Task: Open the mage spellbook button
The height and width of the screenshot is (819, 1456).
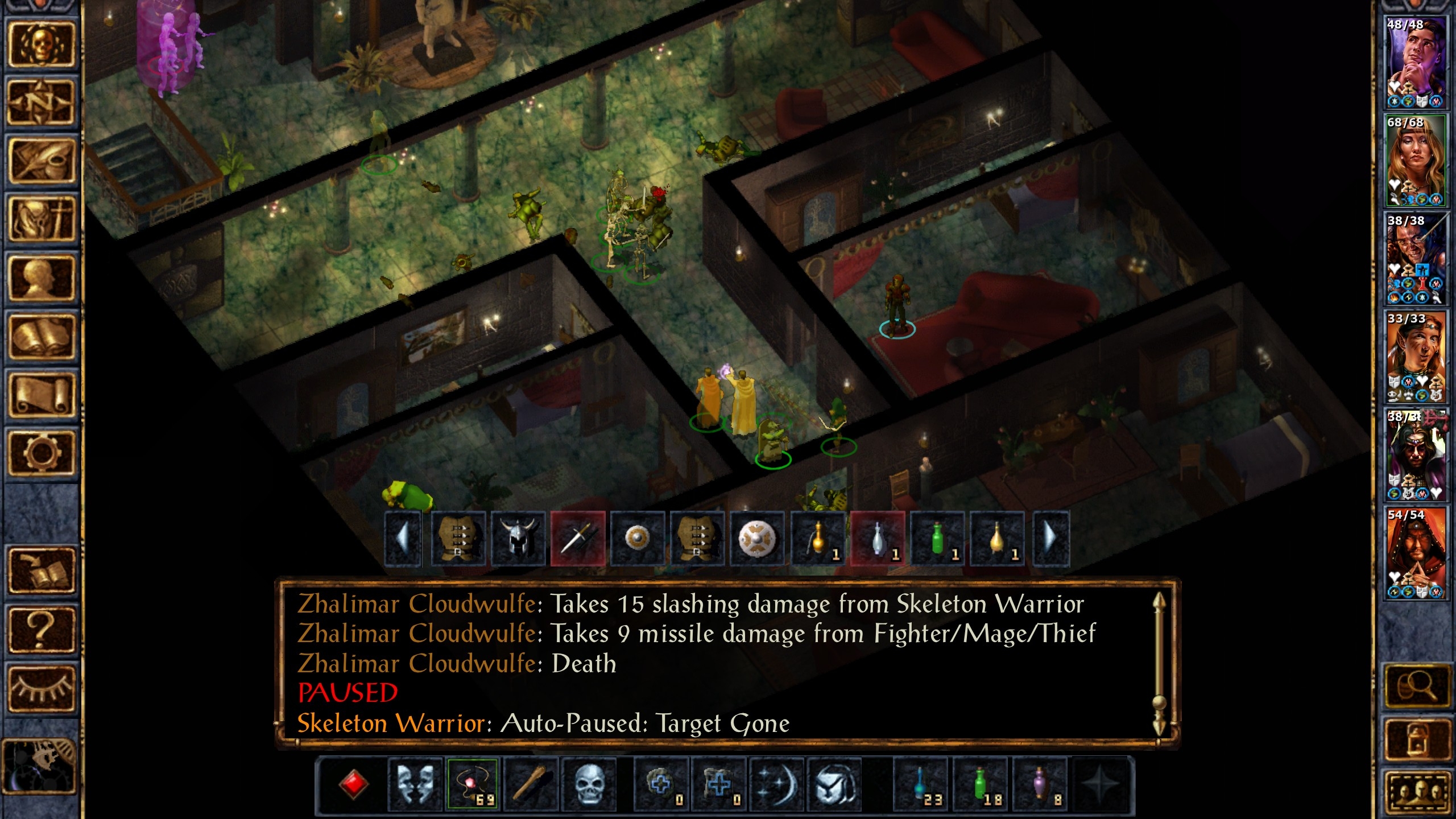Action: (x=41, y=337)
